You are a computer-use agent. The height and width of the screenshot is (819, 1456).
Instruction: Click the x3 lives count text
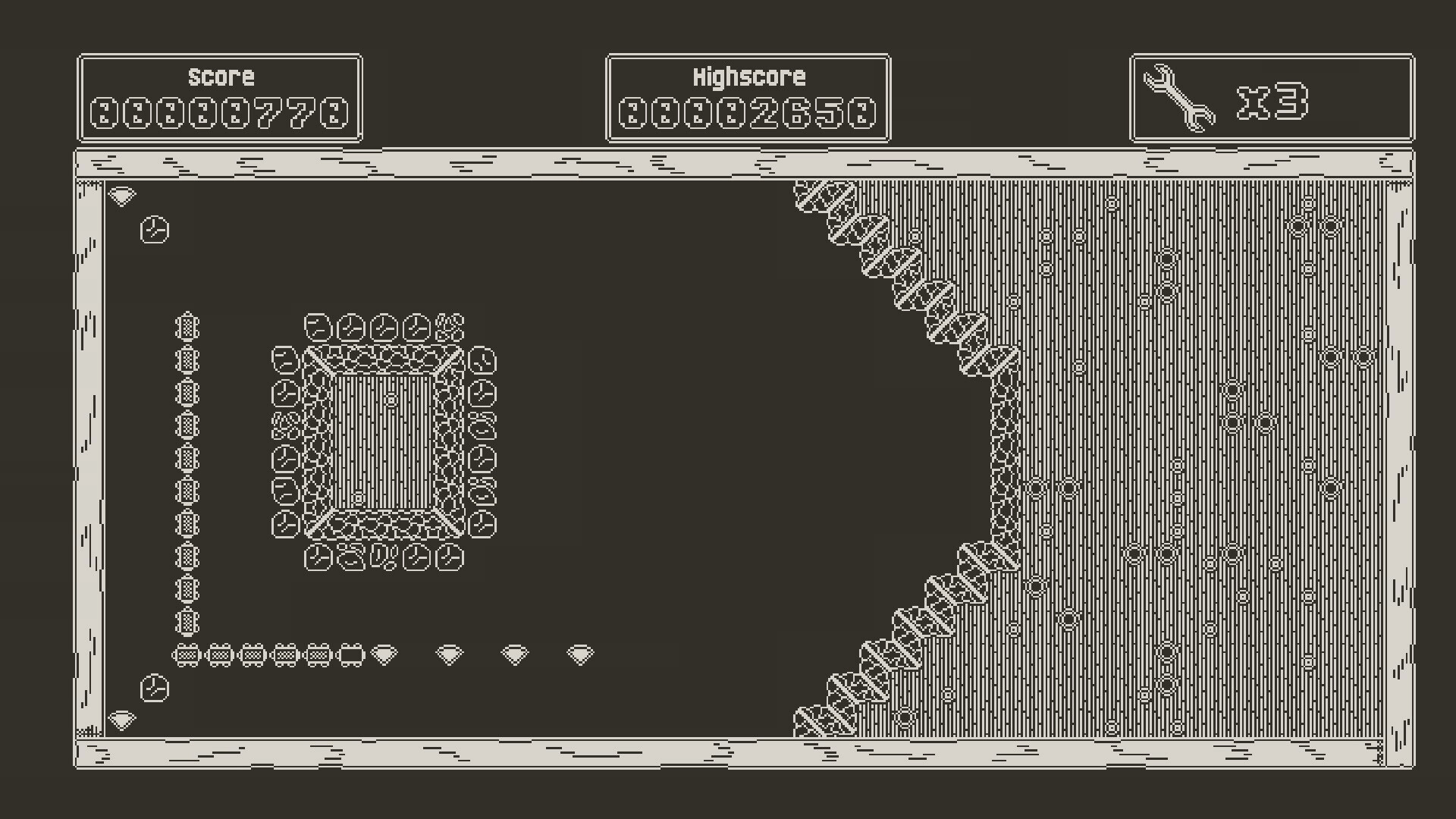coord(1274,102)
